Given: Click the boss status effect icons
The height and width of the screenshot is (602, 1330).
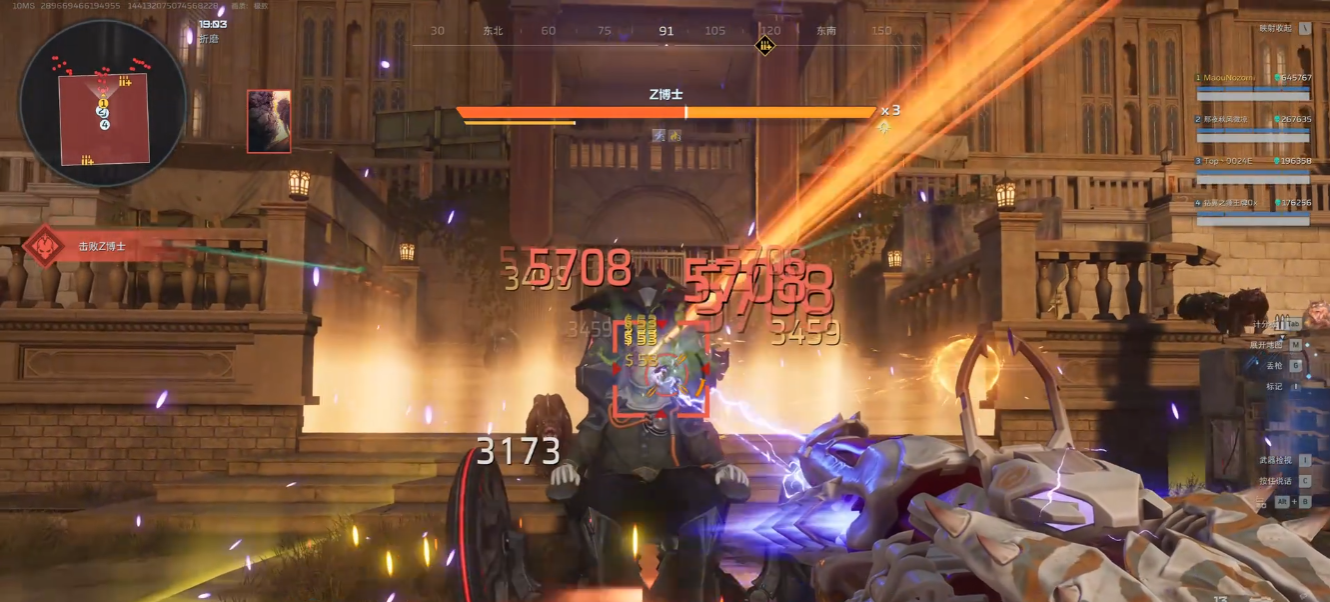Looking at the screenshot, I should point(666,135).
